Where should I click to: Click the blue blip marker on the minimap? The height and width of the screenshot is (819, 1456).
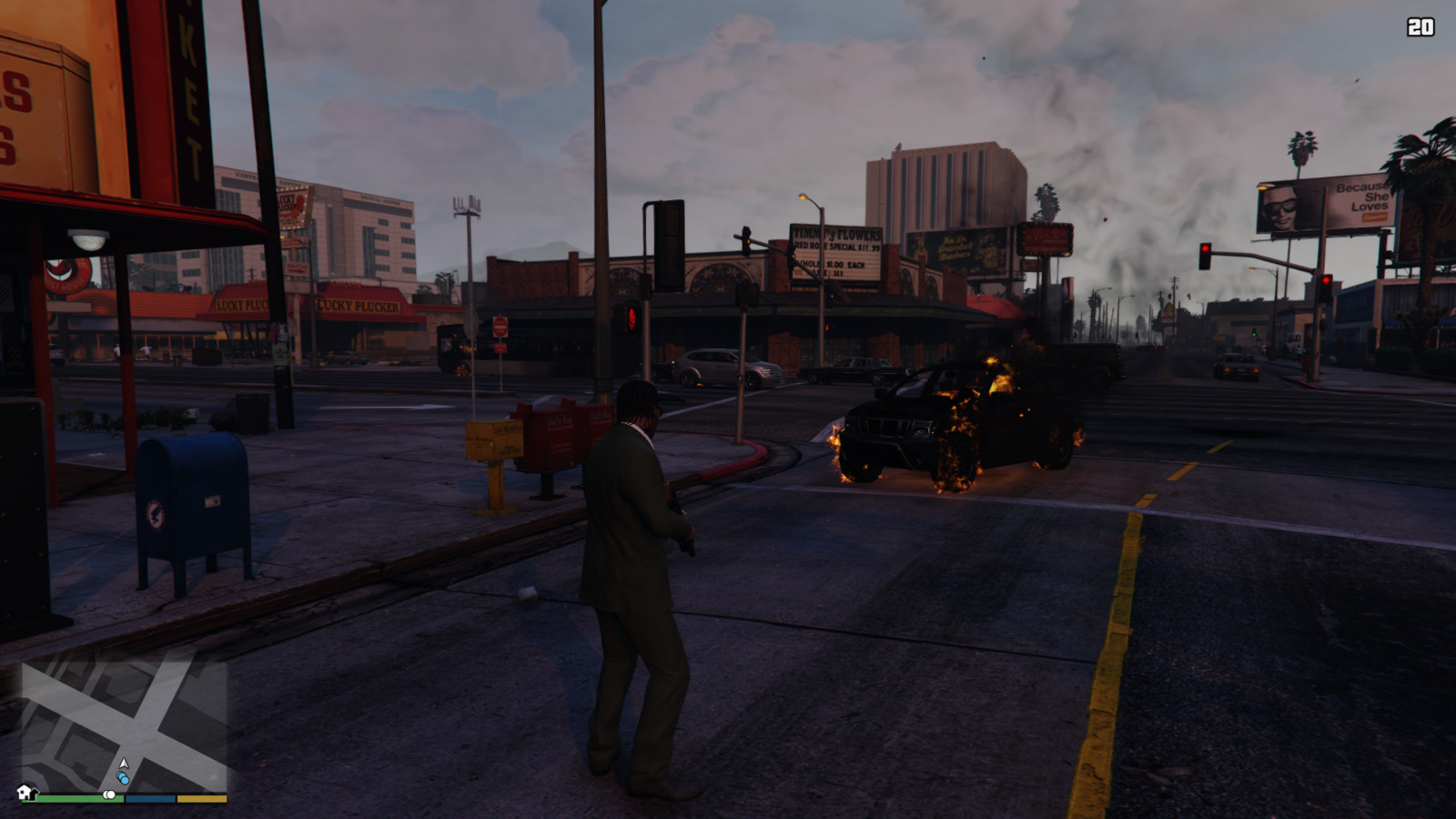(123, 778)
